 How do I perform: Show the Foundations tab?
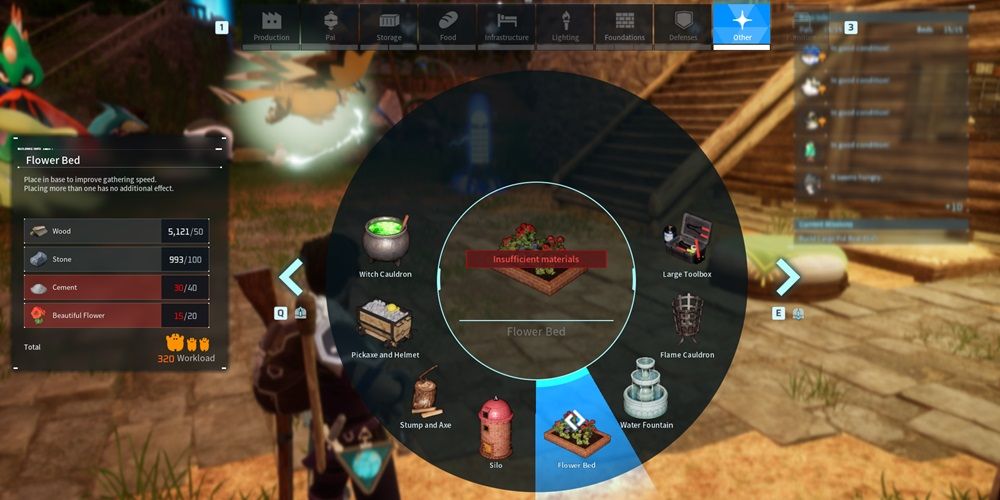coord(625,26)
